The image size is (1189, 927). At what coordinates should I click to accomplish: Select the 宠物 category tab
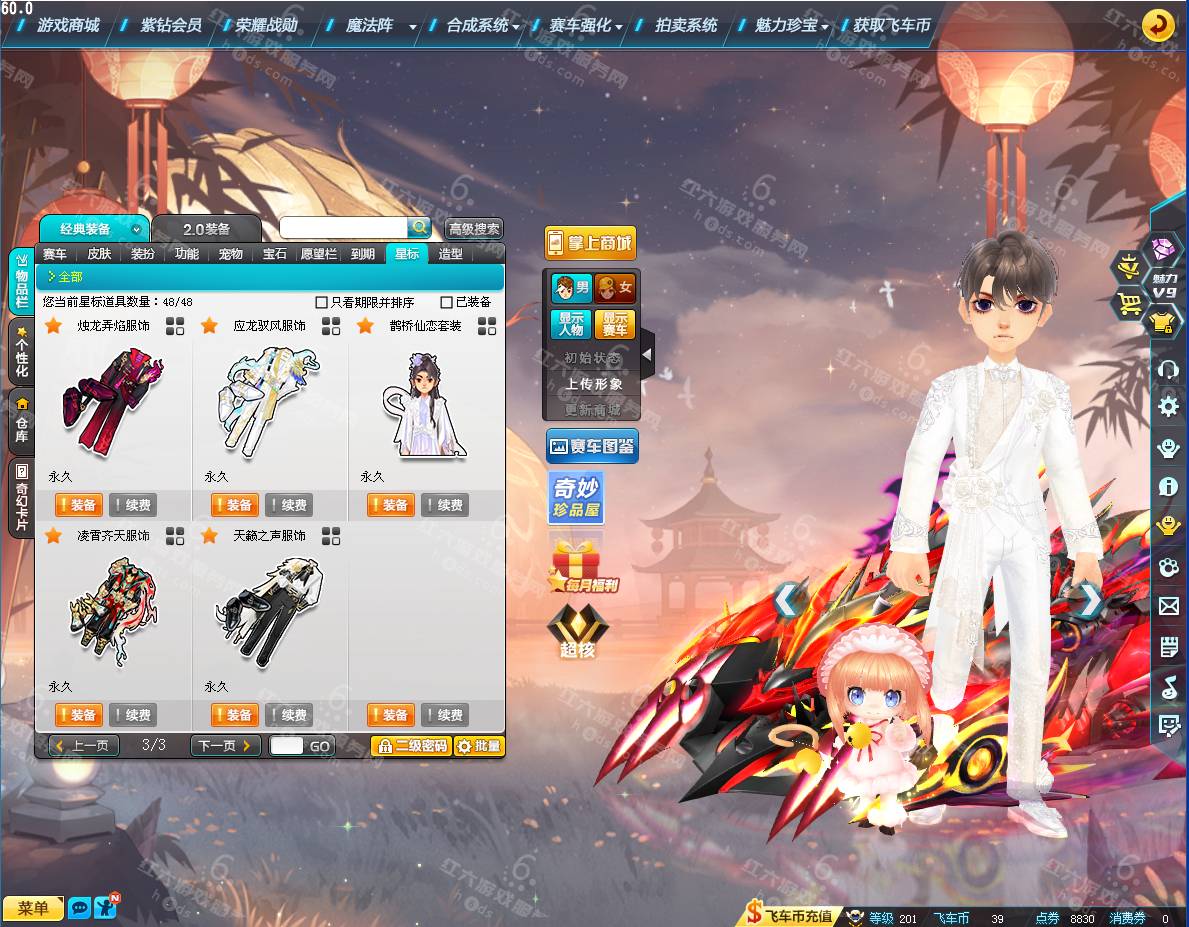pyautogui.click(x=231, y=254)
